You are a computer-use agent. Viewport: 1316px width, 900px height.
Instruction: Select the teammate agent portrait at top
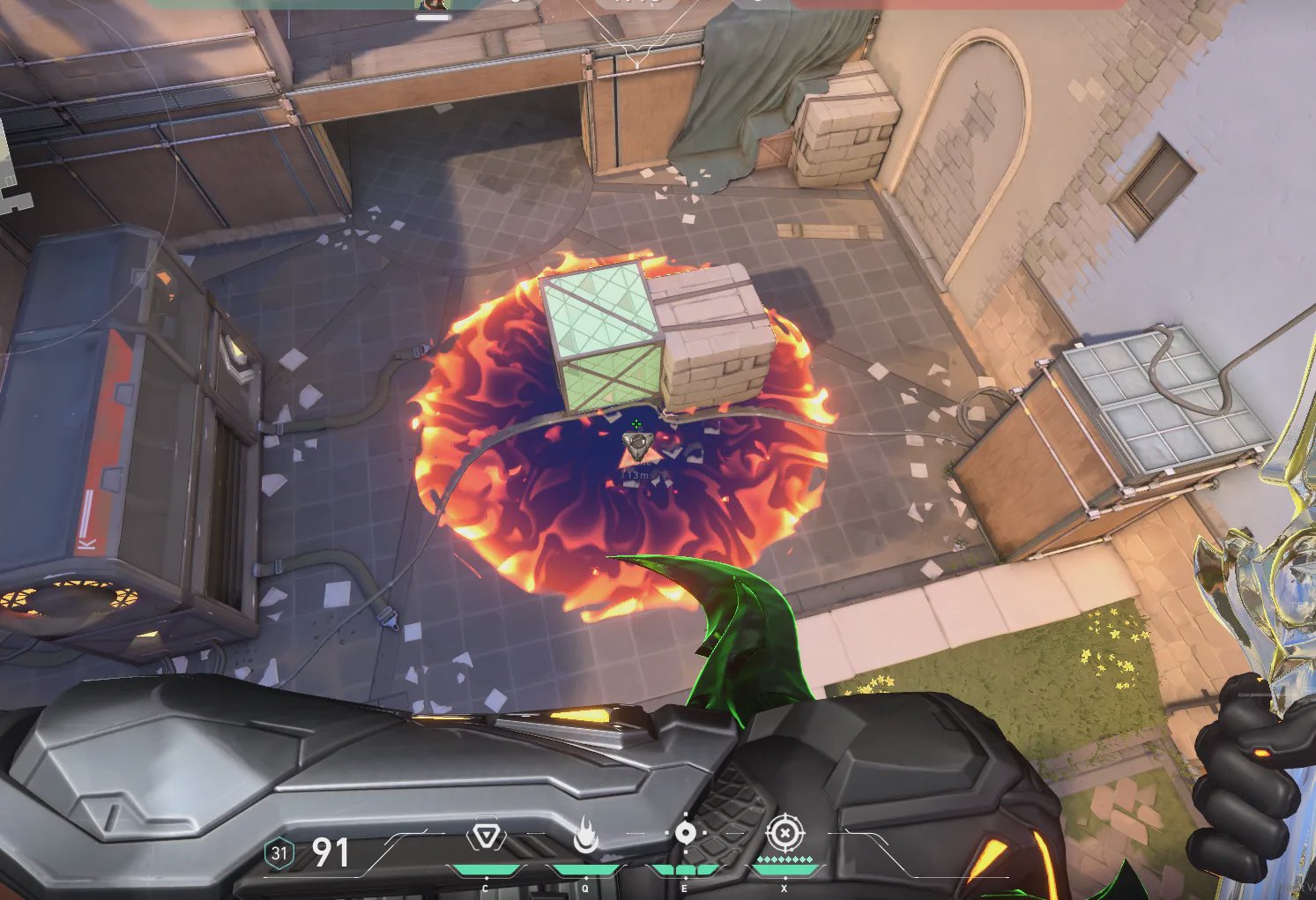432,5
